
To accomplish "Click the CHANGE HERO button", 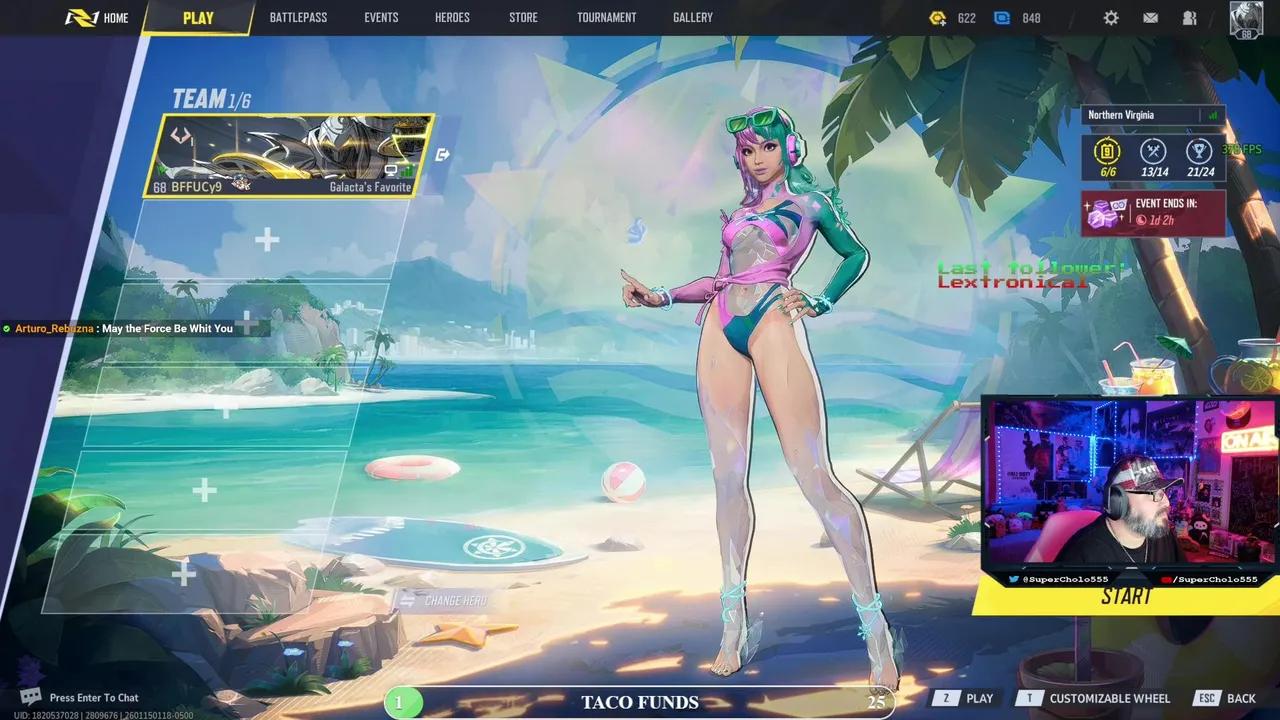I will [447, 600].
